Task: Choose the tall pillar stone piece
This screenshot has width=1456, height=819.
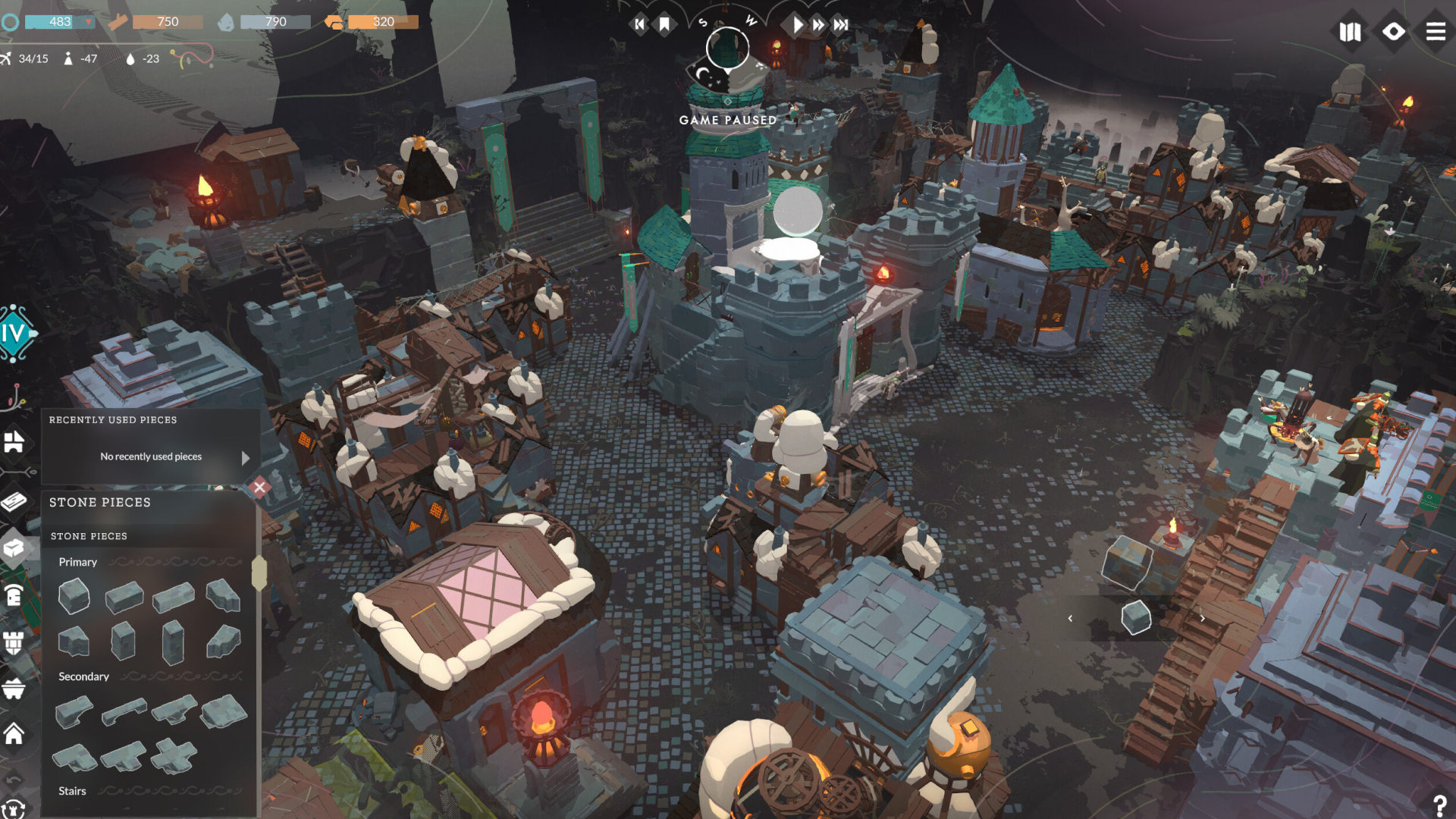Action: [x=173, y=642]
